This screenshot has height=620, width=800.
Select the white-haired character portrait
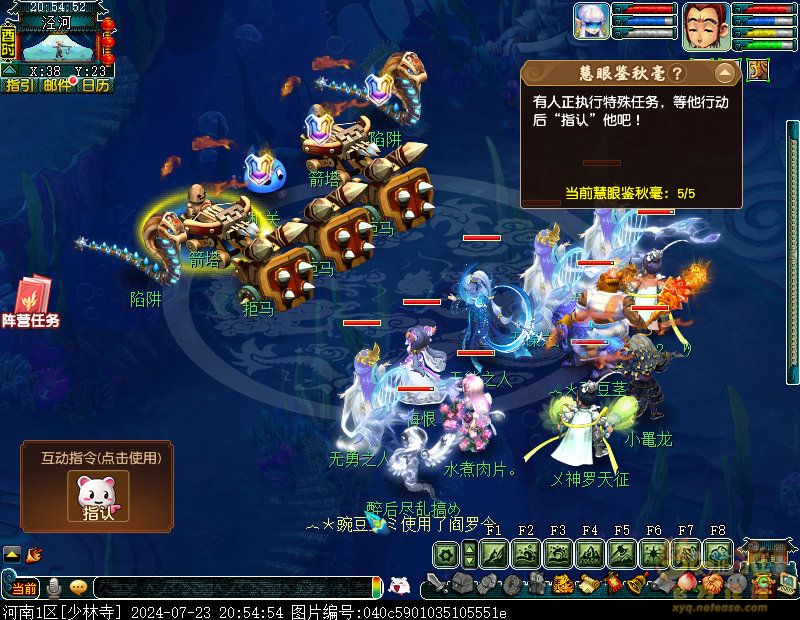click(x=592, y=21)
